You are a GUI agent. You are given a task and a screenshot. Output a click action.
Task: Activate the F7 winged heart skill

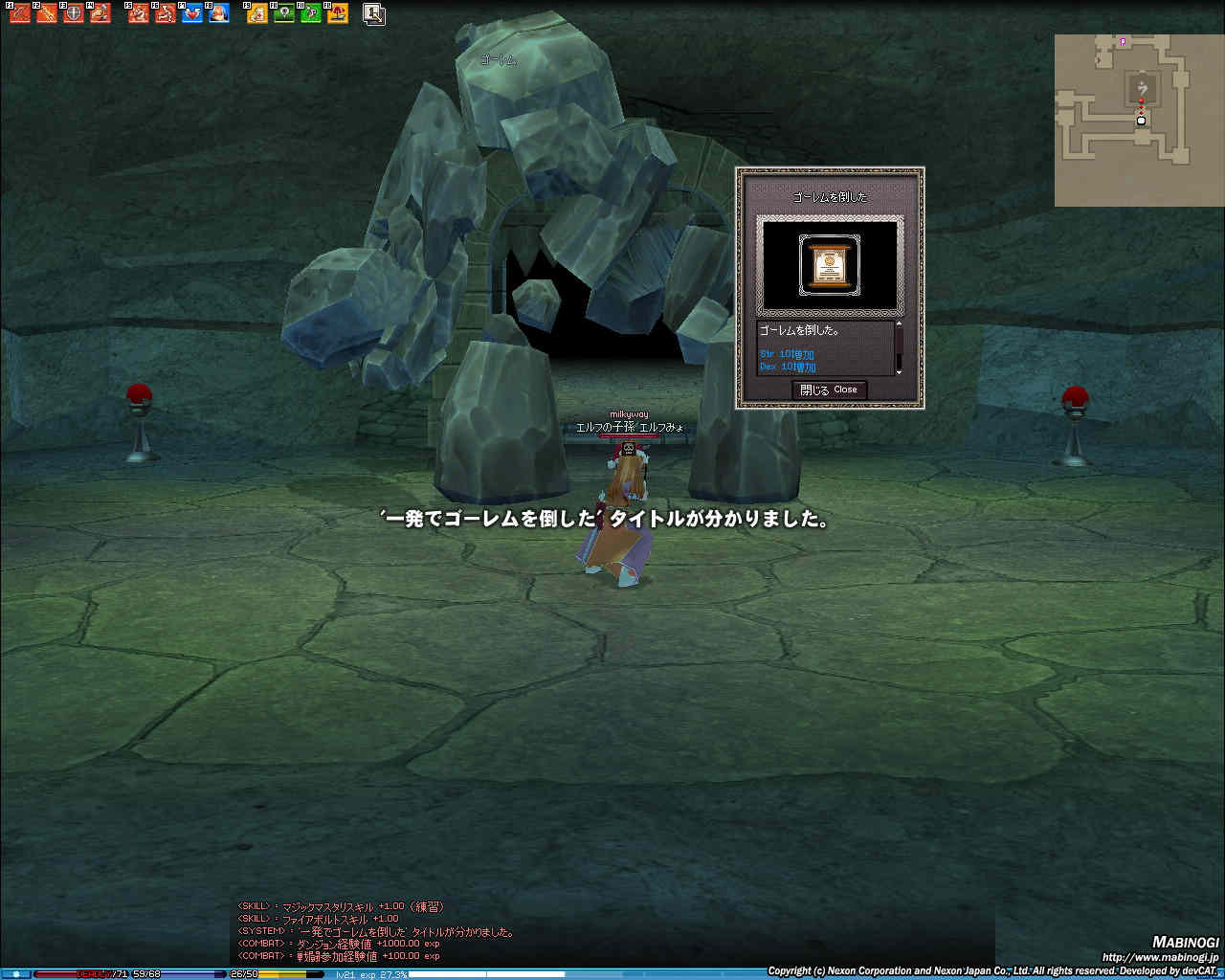click(x=192, y=13)
